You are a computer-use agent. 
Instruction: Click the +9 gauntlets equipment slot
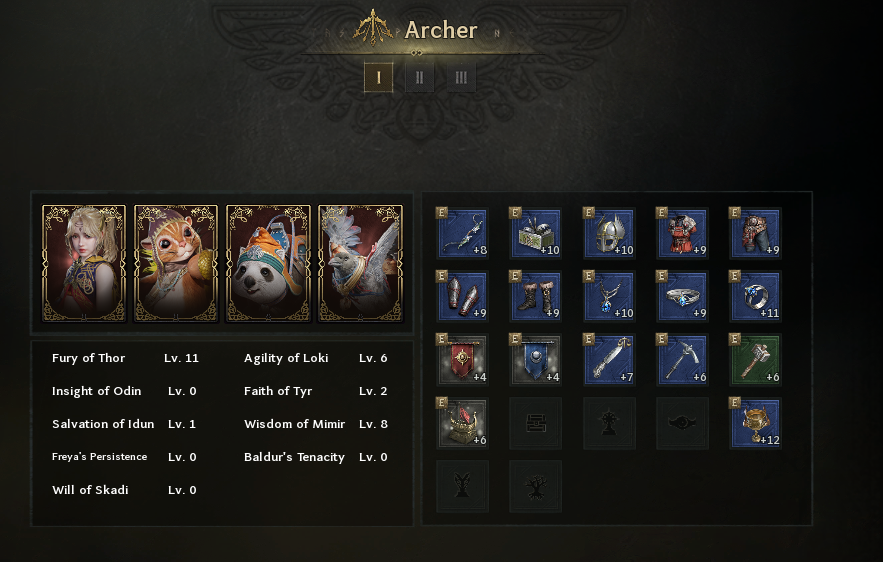click(x=463, y=296)
